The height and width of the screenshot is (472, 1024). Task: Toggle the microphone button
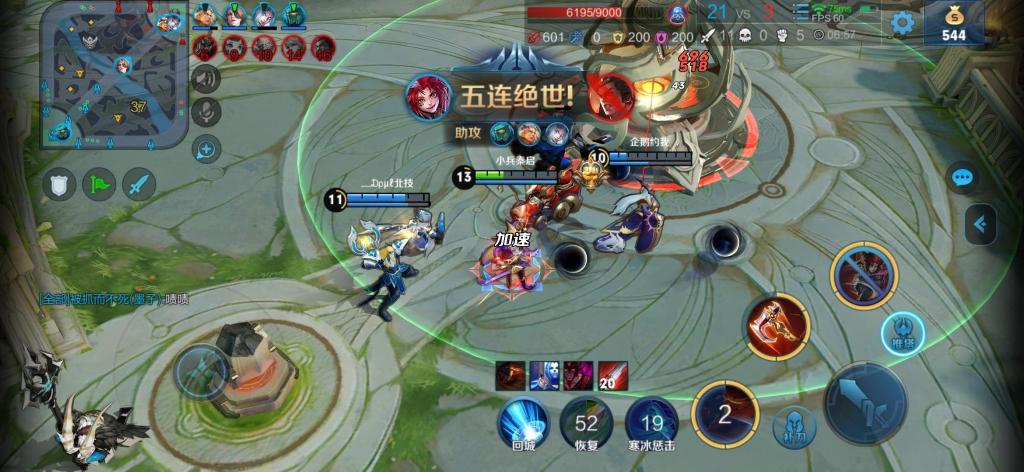pos(207,113)
